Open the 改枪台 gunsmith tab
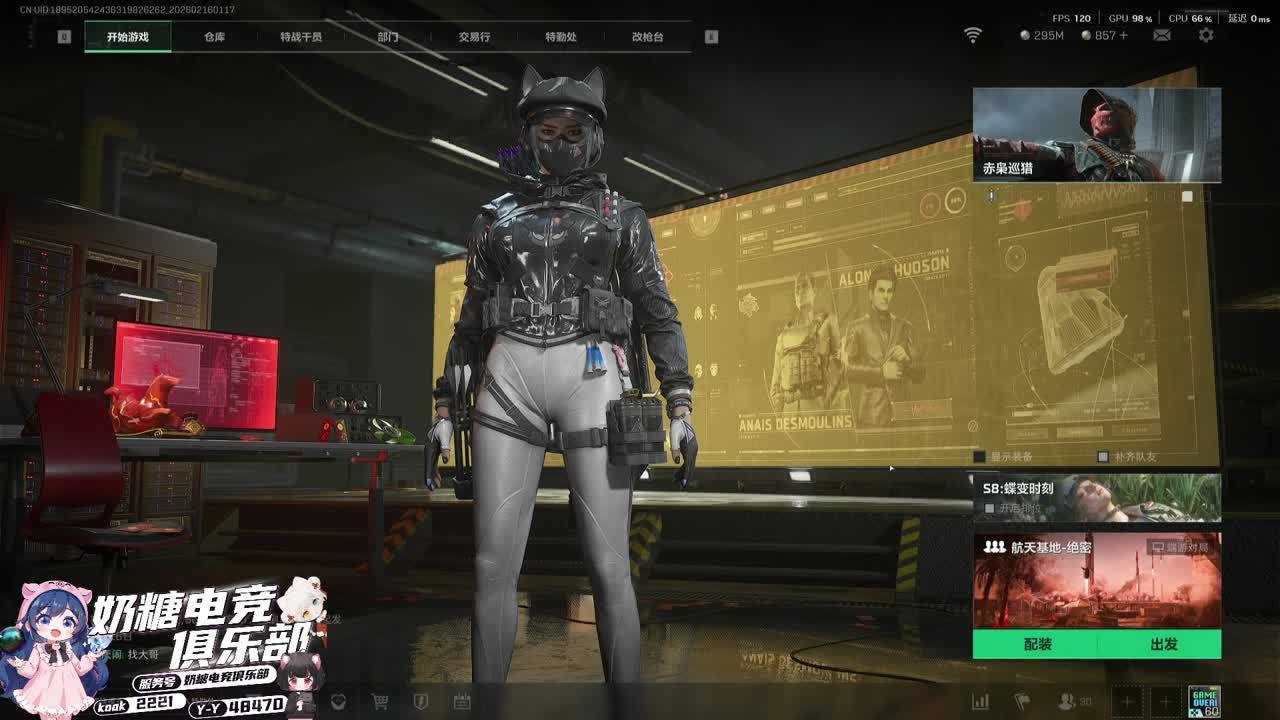This screenshot has height=720, width=1280. point(647,37)
